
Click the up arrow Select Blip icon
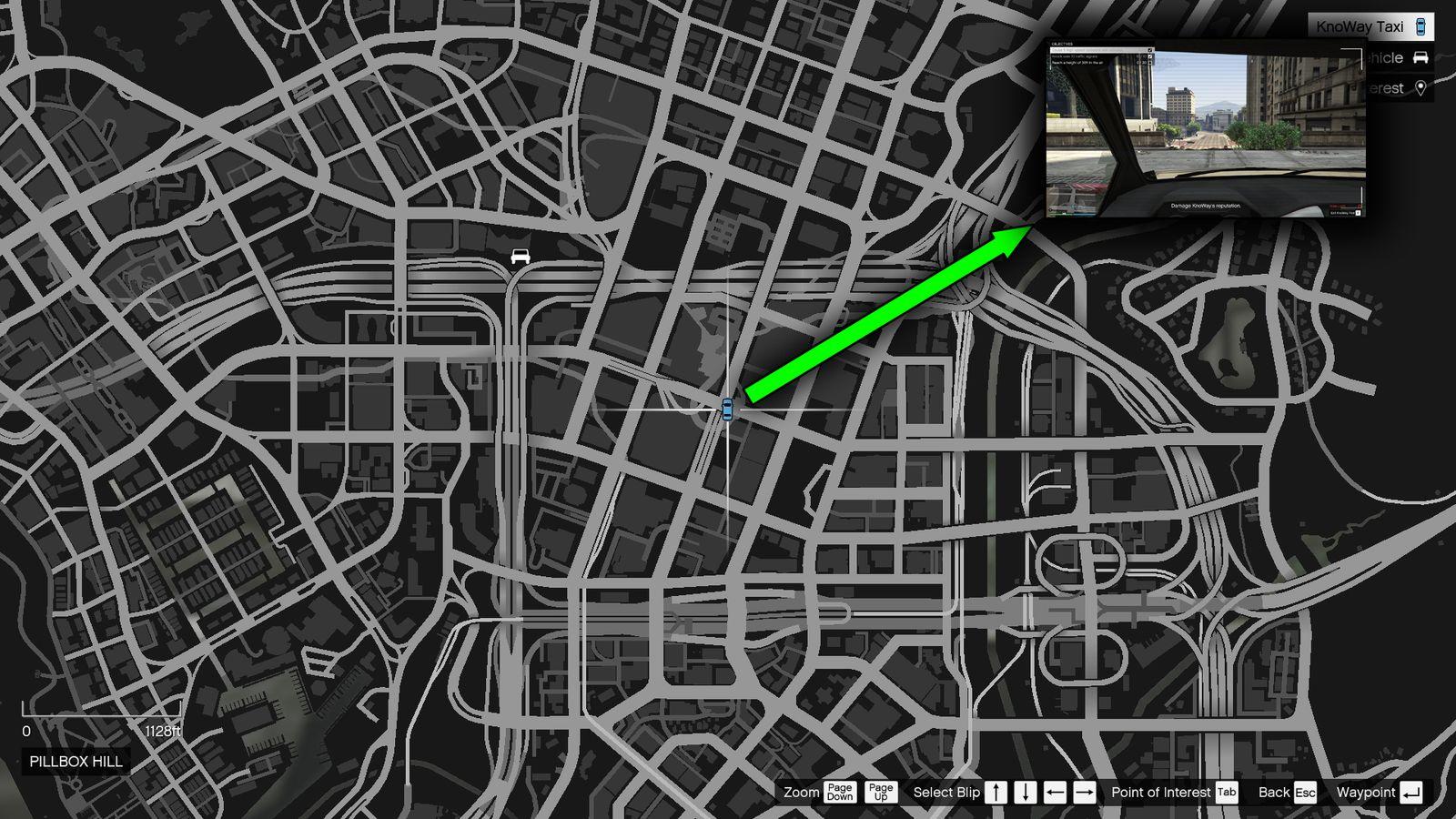tap(996, 792)
